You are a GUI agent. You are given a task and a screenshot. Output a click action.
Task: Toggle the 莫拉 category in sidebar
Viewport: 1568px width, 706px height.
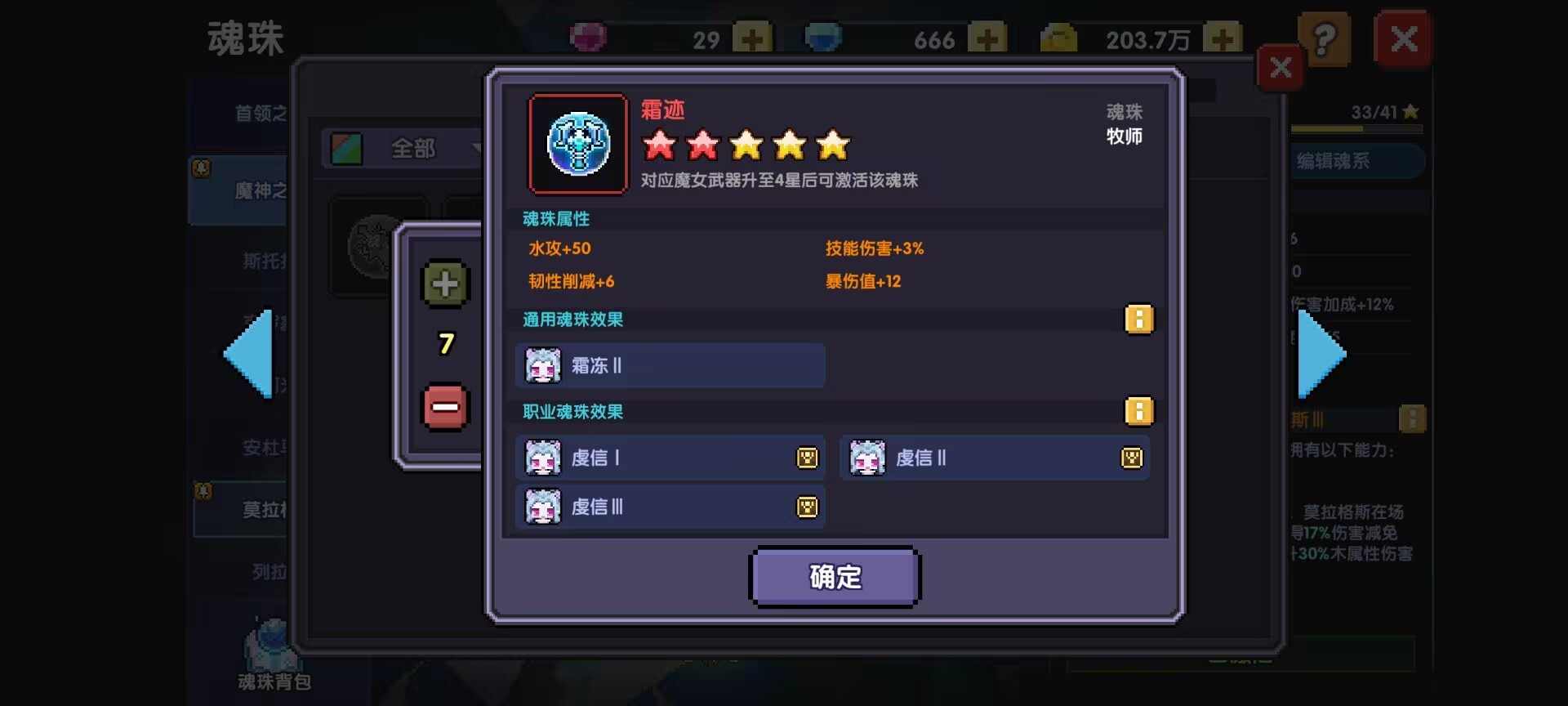[x=261, y=508]
